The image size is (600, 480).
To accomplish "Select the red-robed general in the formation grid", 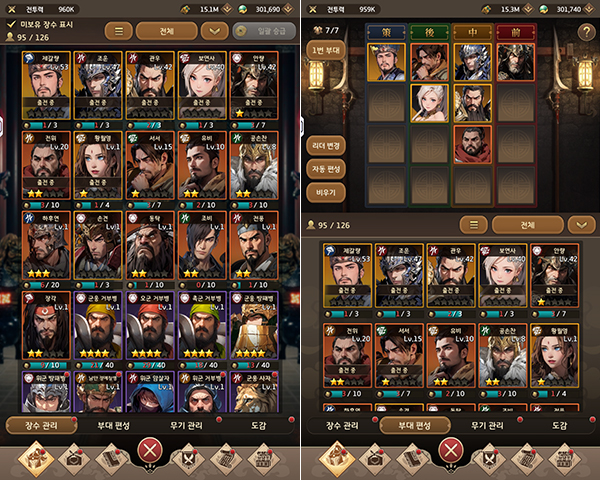I will 473,143.
